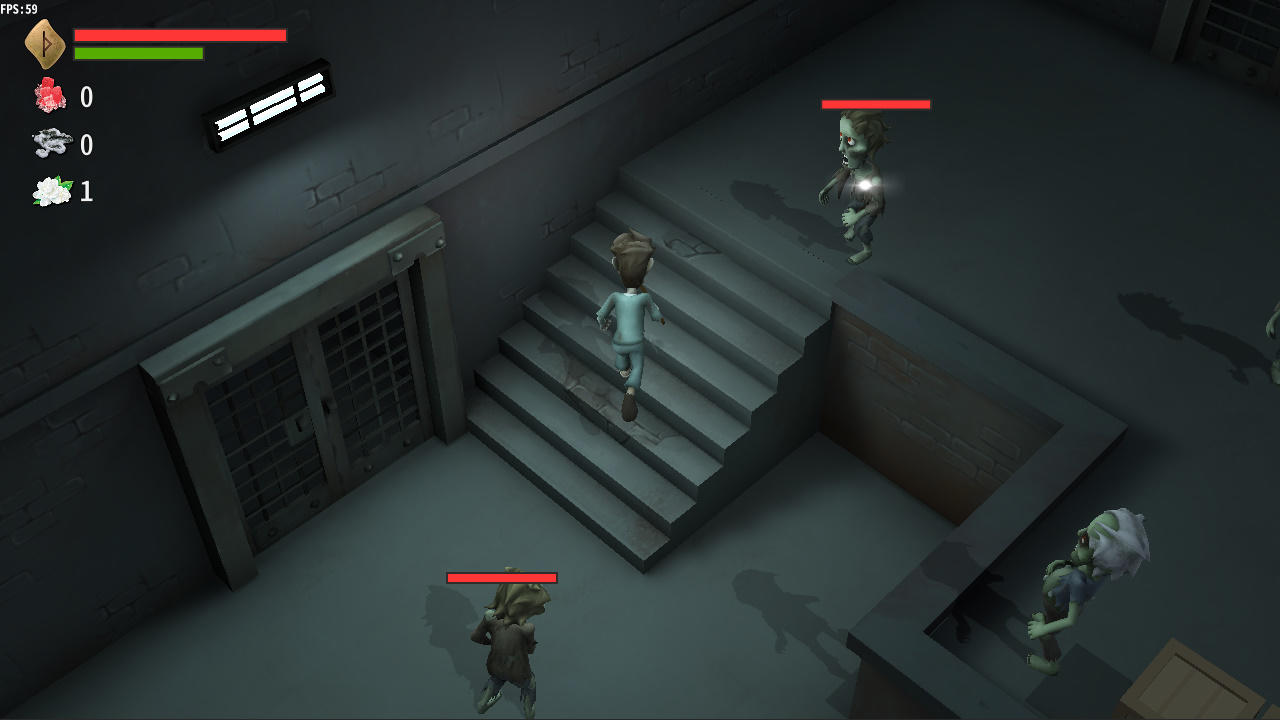
Task: Click the ceiling light fixture
Action: pos(270,105)
